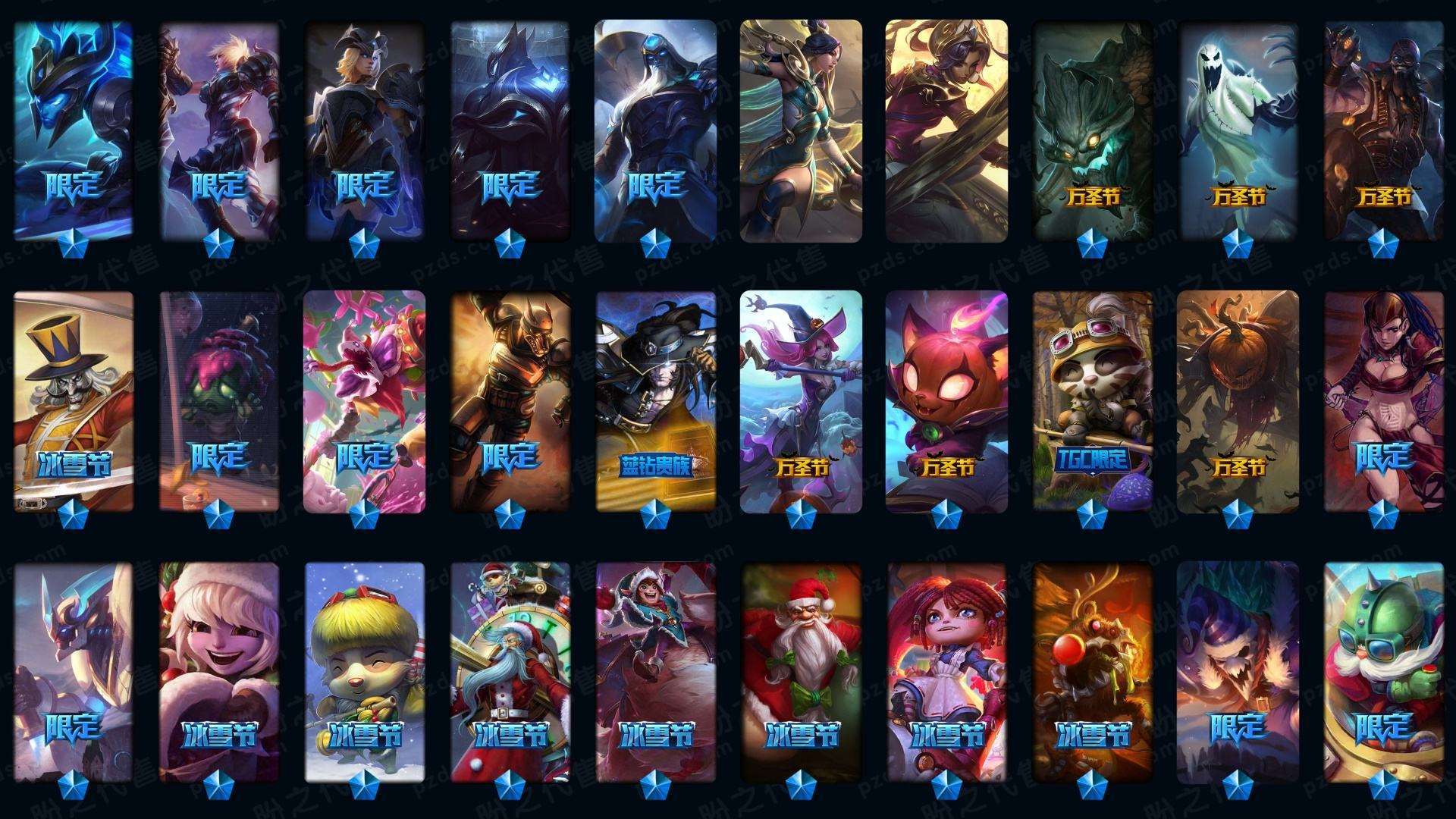The image size is (1456, 819).
Task: Open the pink-haired witch Halloween skin
Action: pos(801,400)
